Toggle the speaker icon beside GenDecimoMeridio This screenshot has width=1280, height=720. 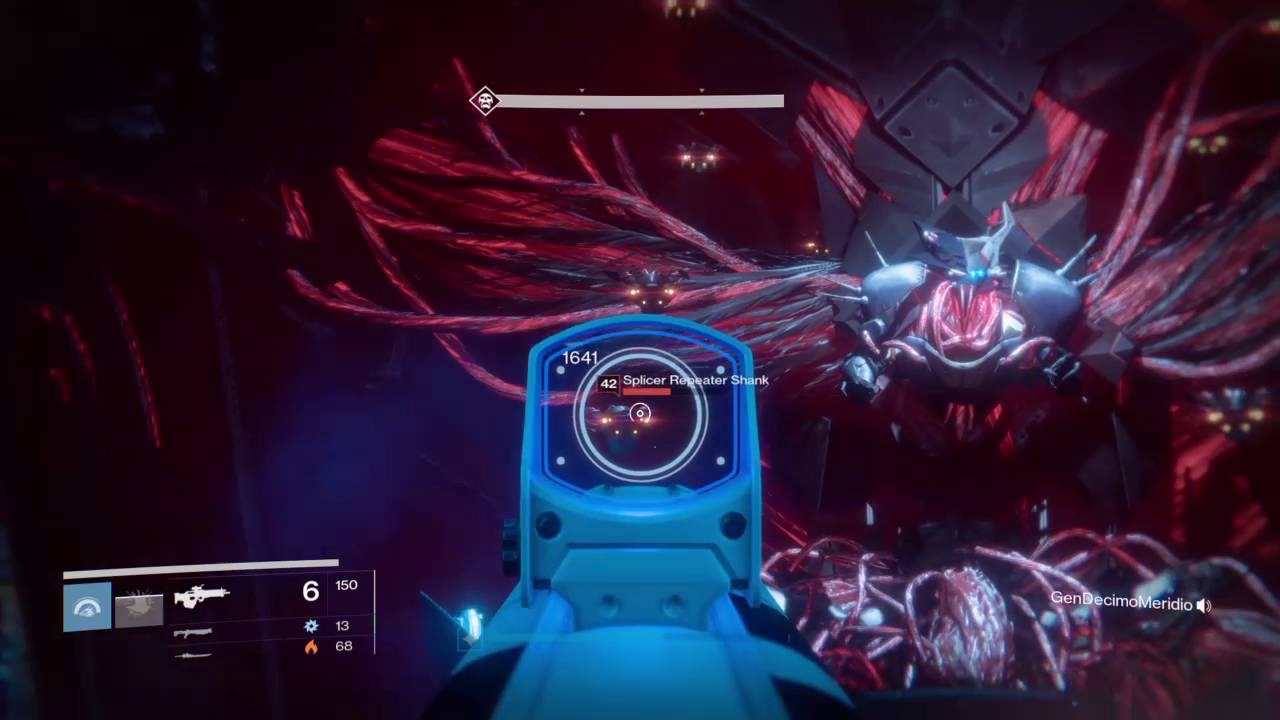coord(1204,604)
